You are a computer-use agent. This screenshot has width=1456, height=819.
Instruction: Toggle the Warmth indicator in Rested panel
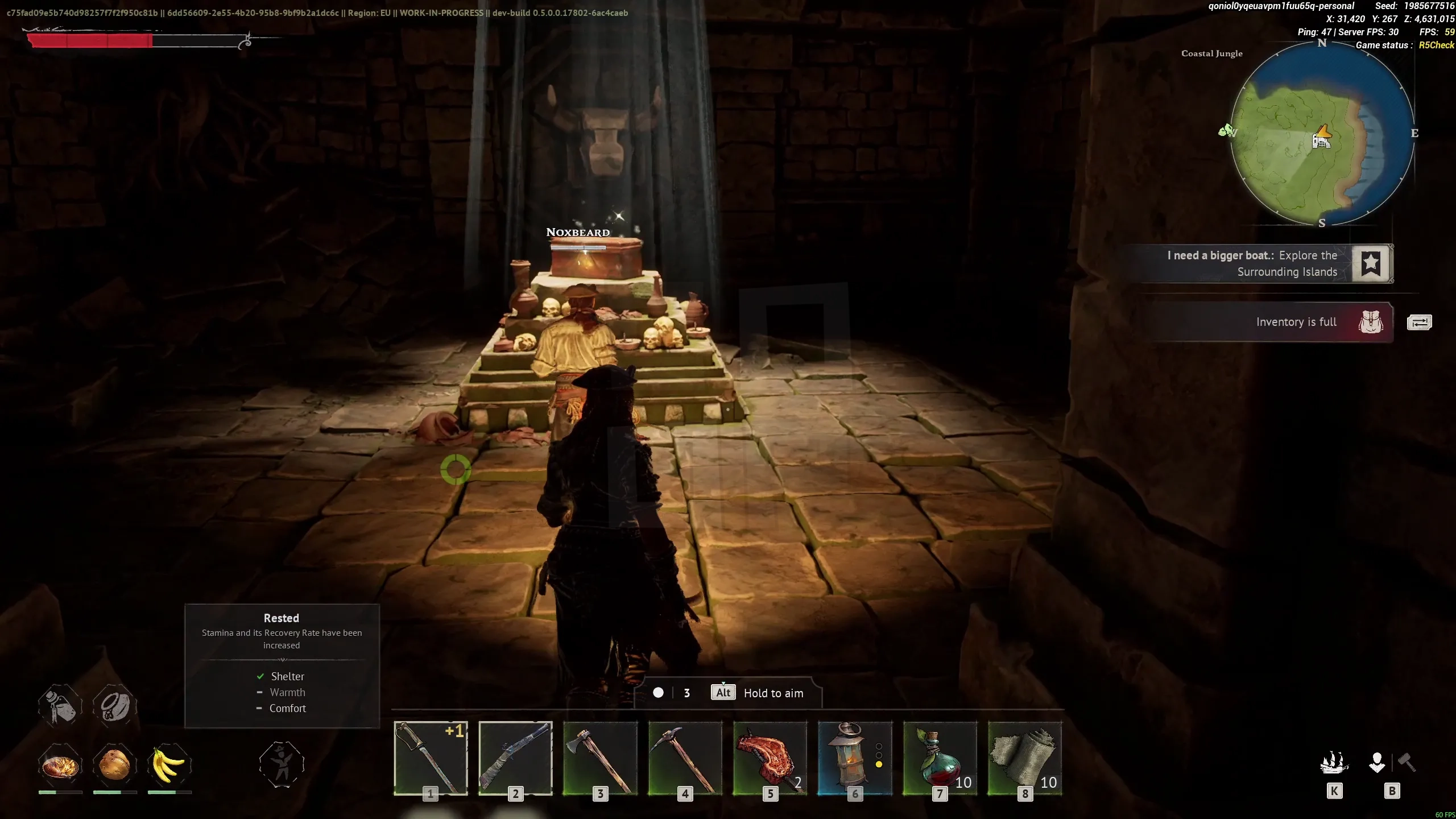click(x=259, y=693)
